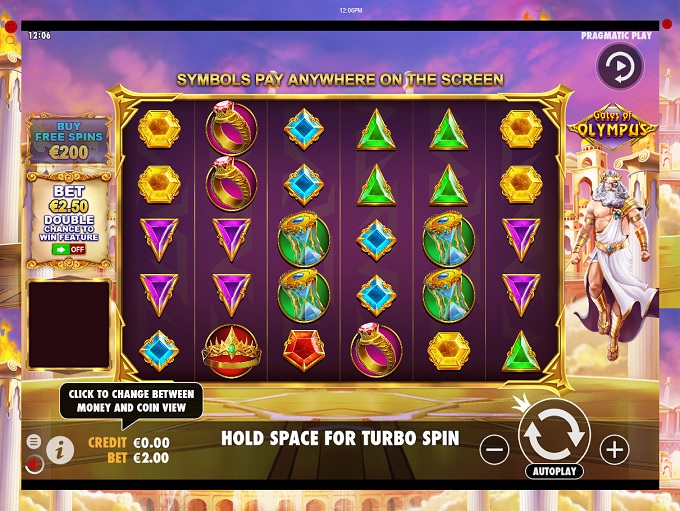Click the round play arrow button
The image size is (680, 511).
pyautogui.click(x=620, y=66)
